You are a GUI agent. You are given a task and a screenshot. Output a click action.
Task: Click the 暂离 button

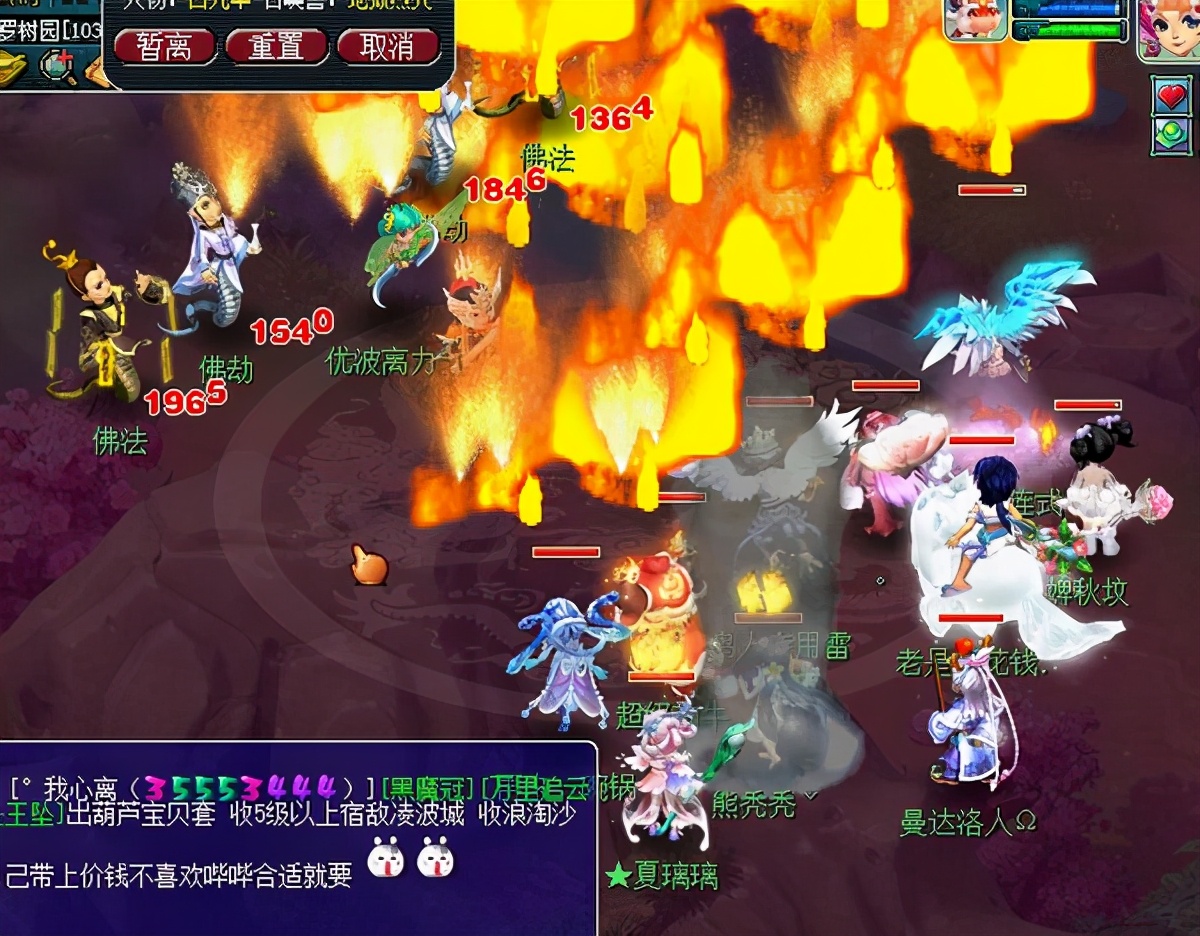tap(165, 46)
